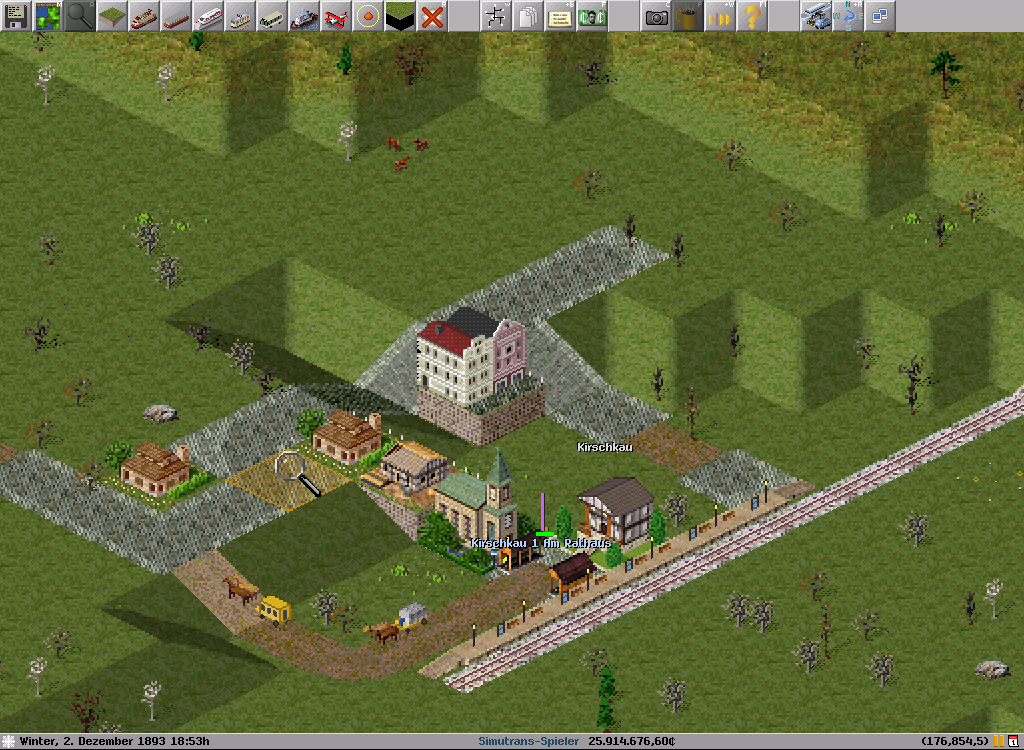
Task: Open the terrain landscaping tools
Action: [x=112, y=16]
